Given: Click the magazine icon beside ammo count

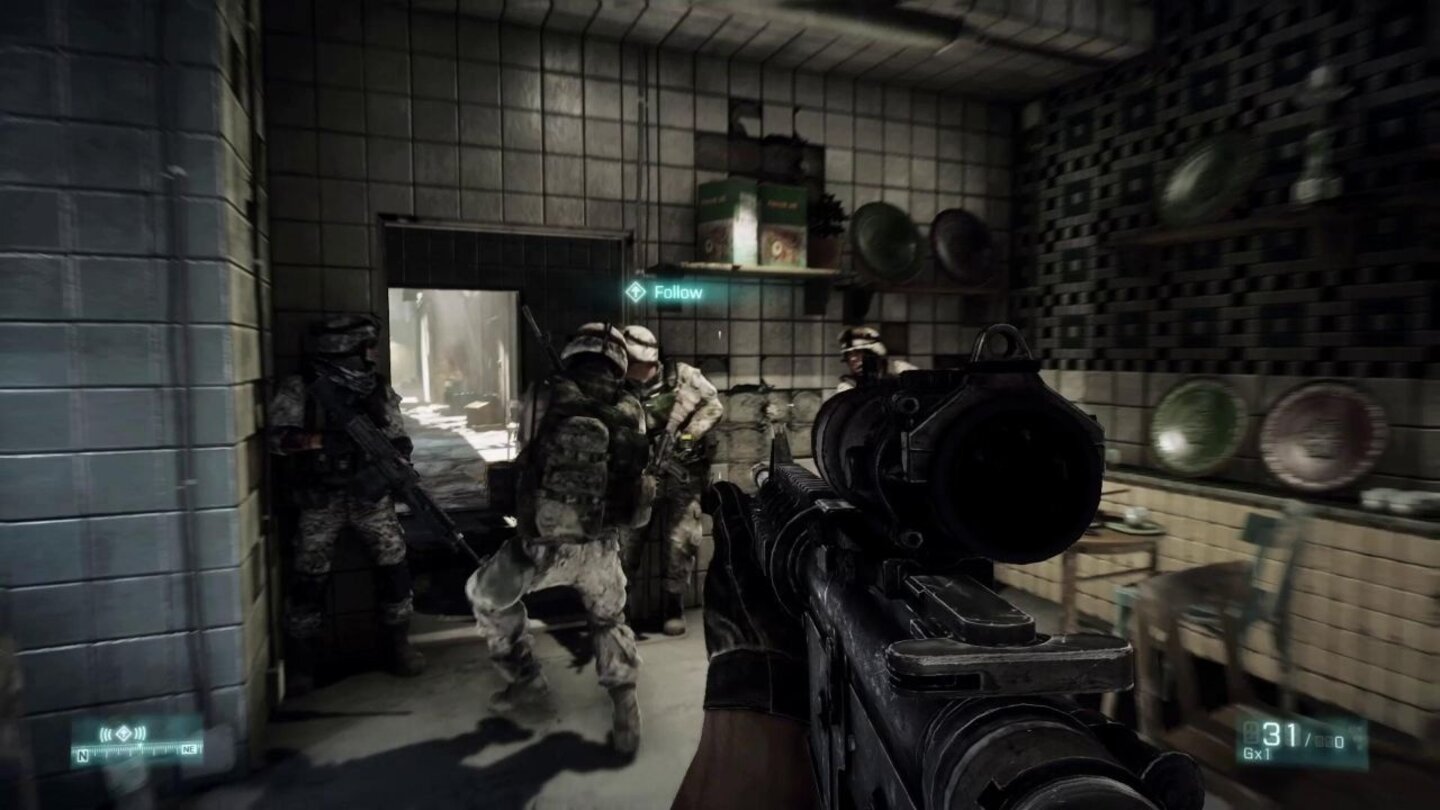Looking at the screenshot, I should coord(1250,733).
